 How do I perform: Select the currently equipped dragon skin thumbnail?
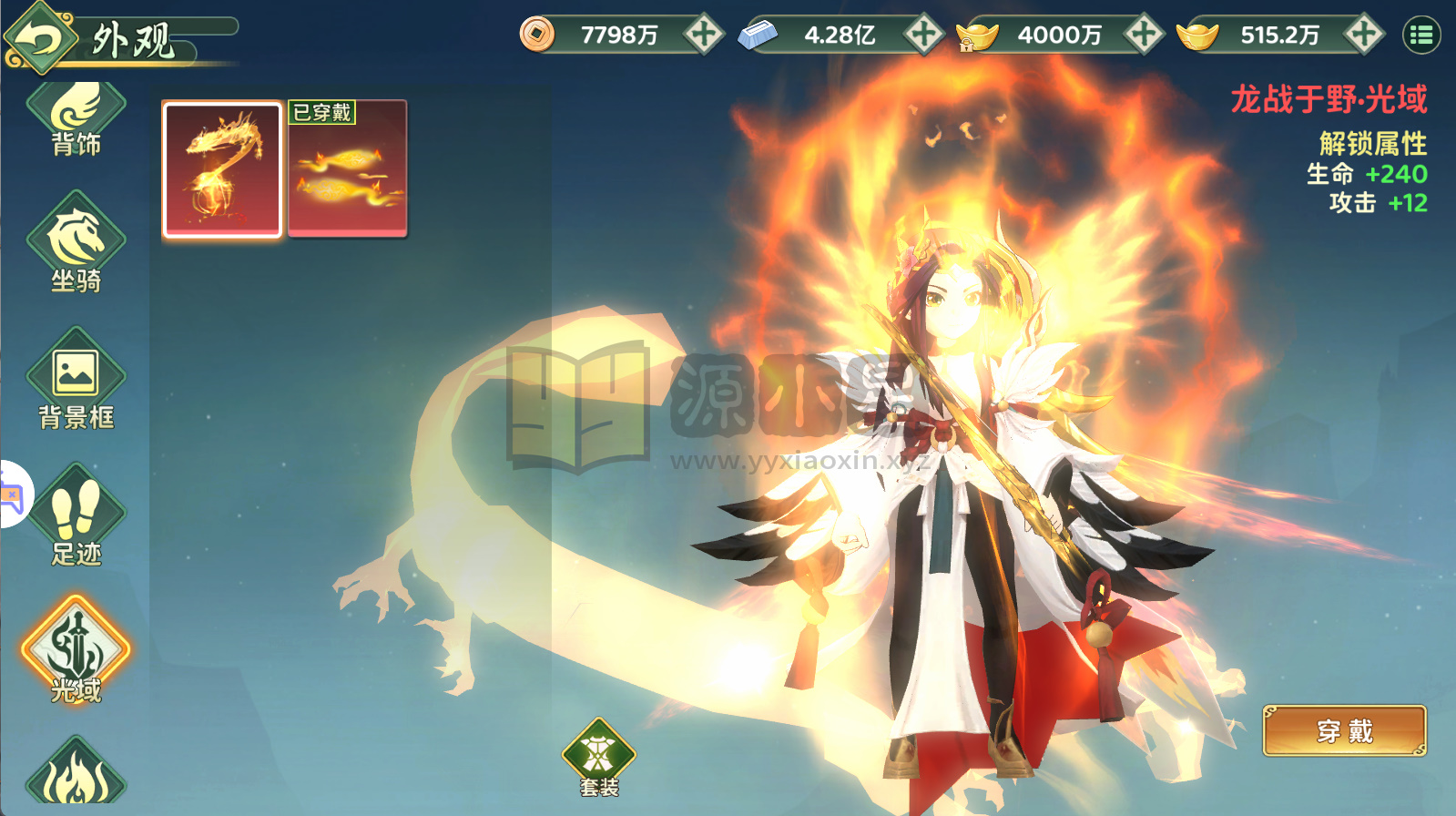(x=220, y=168)
